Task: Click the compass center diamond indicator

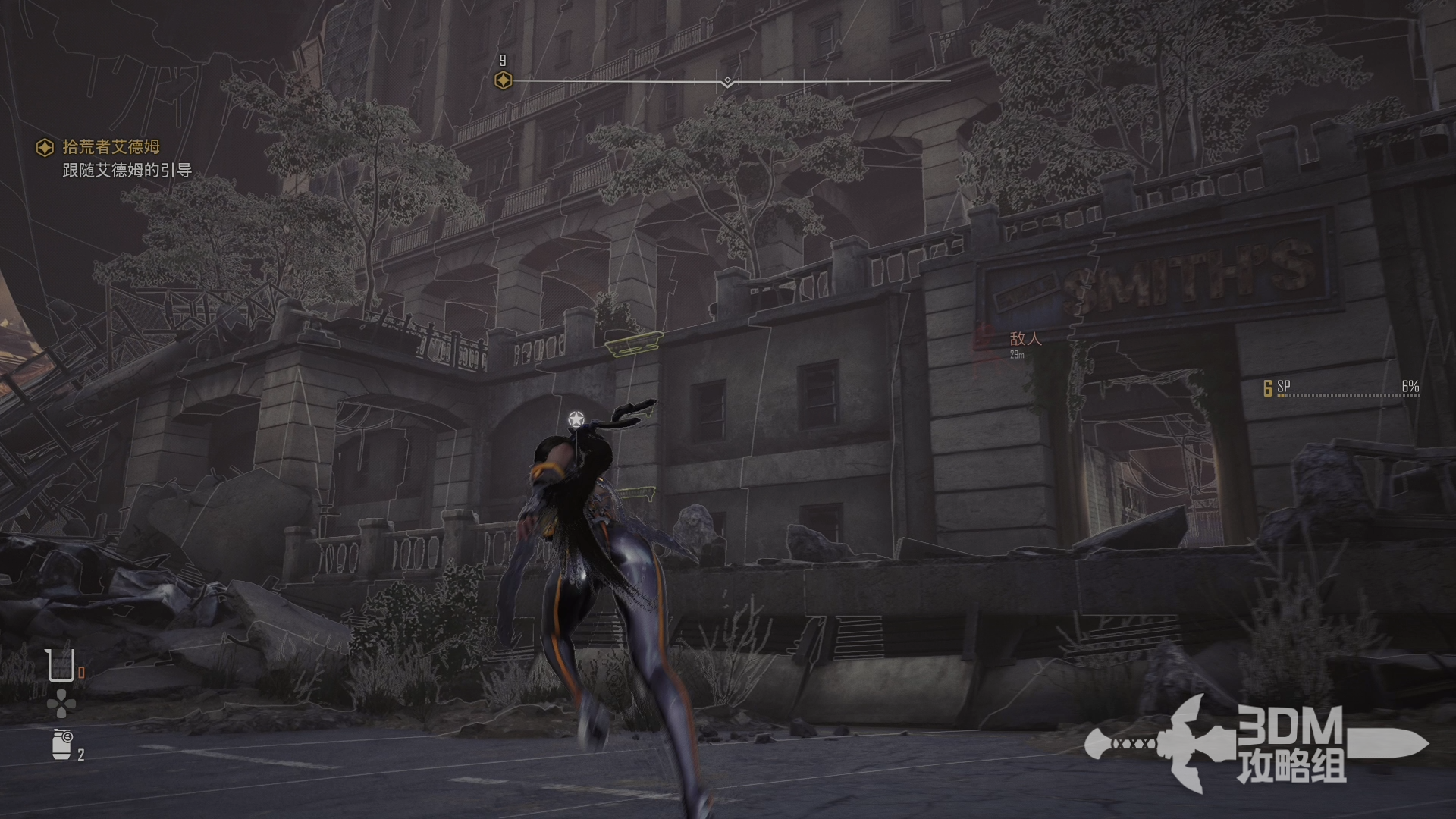Action: tap(727, 81)
